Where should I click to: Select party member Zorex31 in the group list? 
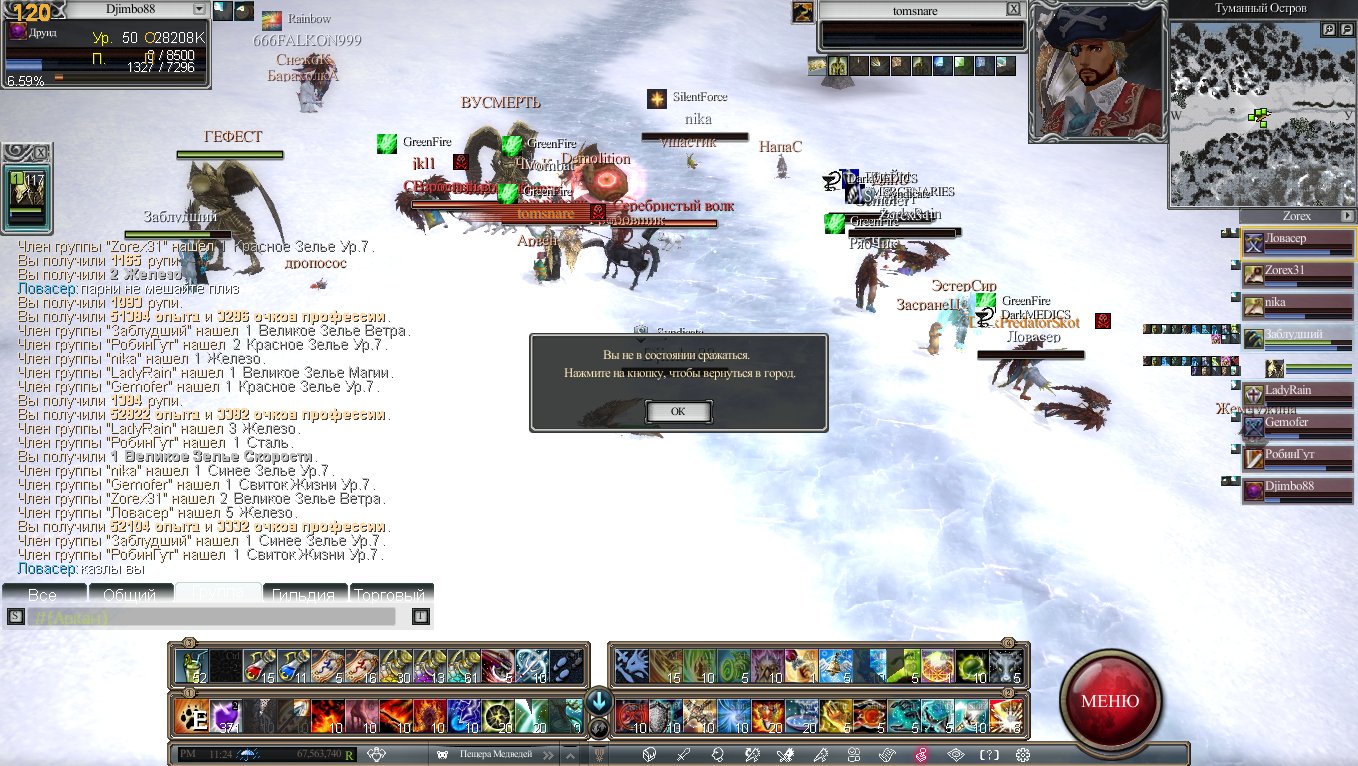coord(1298,271)
